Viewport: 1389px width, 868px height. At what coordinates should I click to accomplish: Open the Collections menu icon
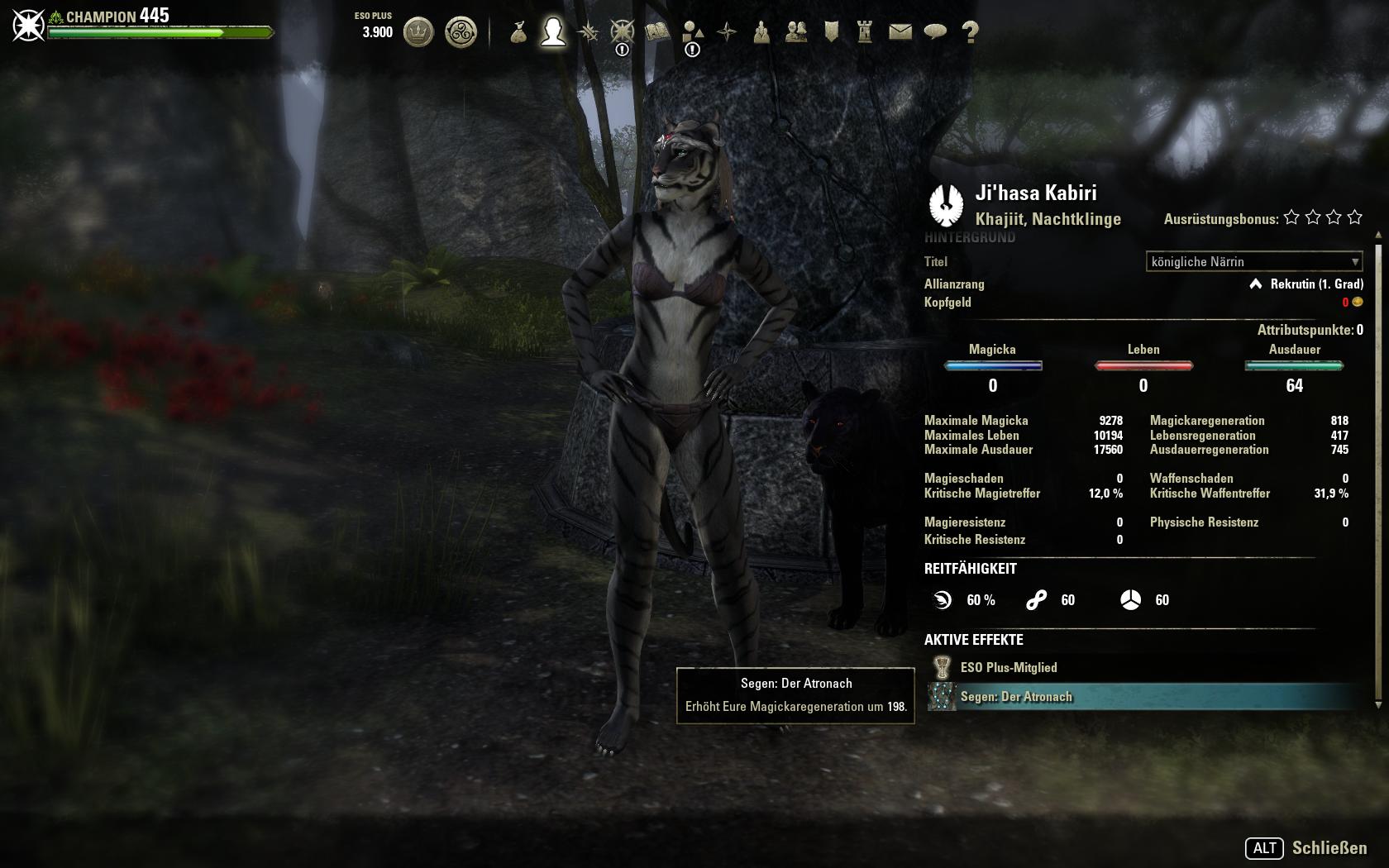tap(691, 33)
